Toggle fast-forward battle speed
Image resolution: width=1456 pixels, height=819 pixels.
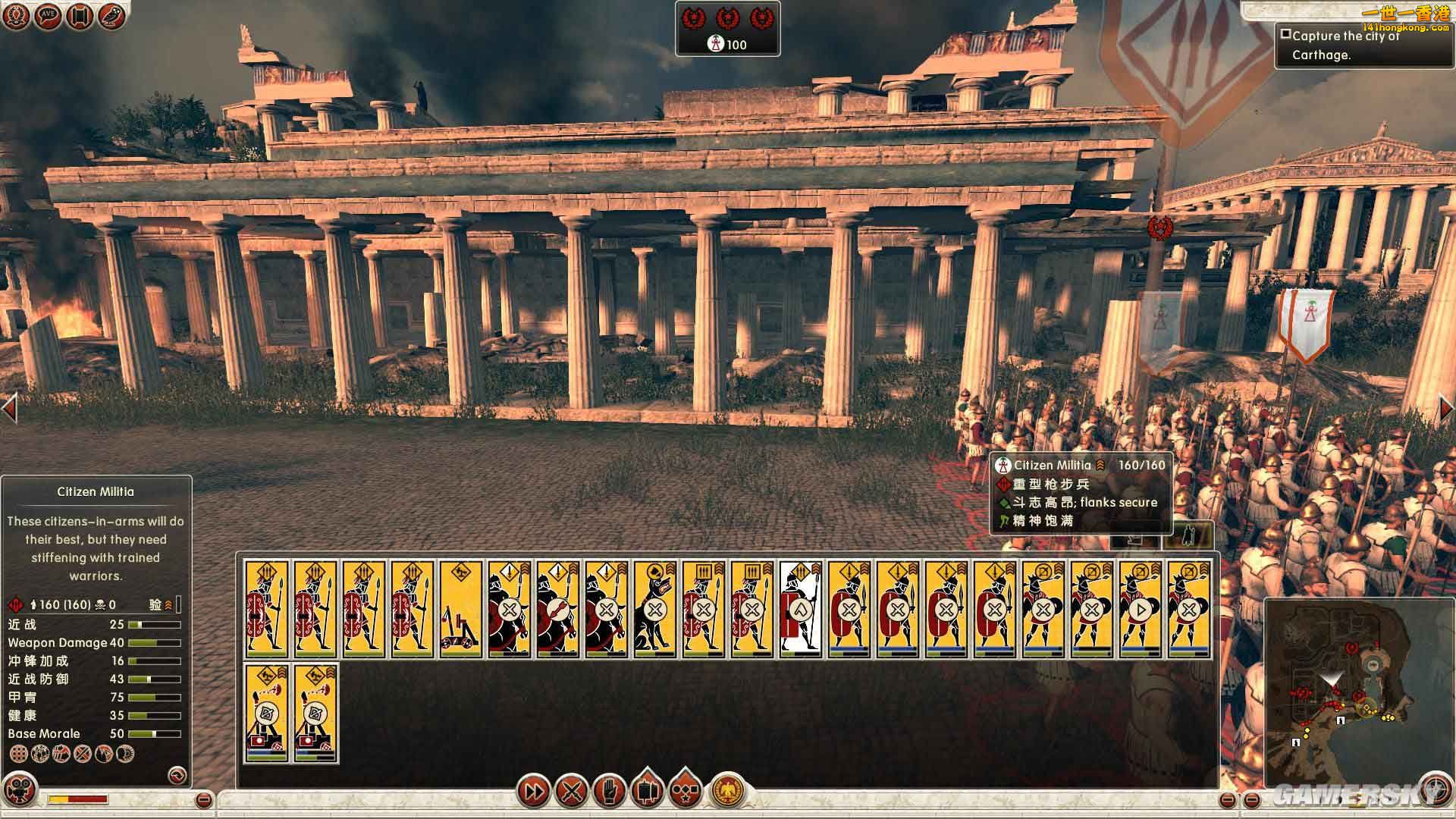pyautogui.click(x=534, y=792)
